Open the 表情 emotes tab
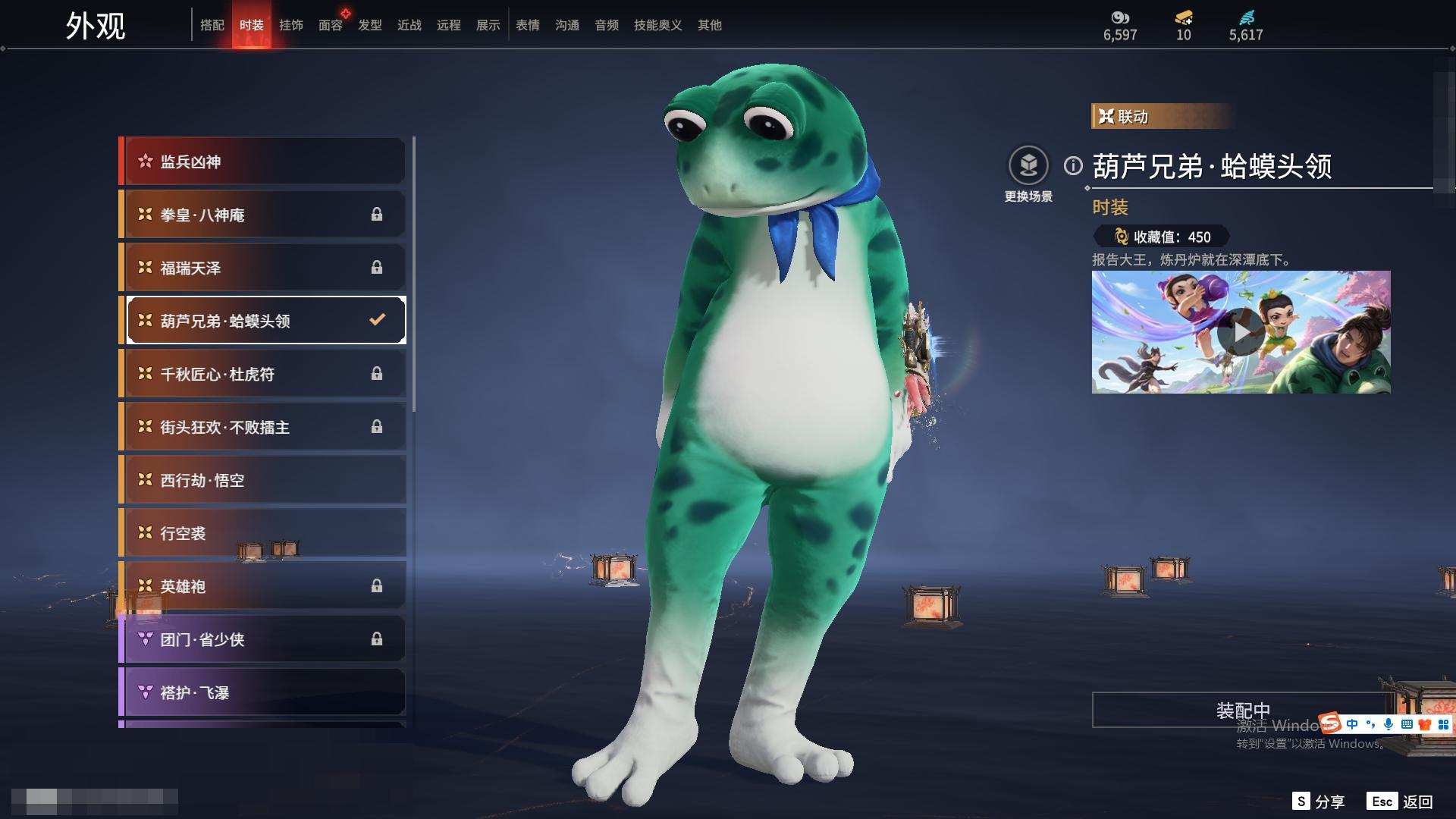The width and height of the screenshot is (1456, 819). (x=528, y=25)
